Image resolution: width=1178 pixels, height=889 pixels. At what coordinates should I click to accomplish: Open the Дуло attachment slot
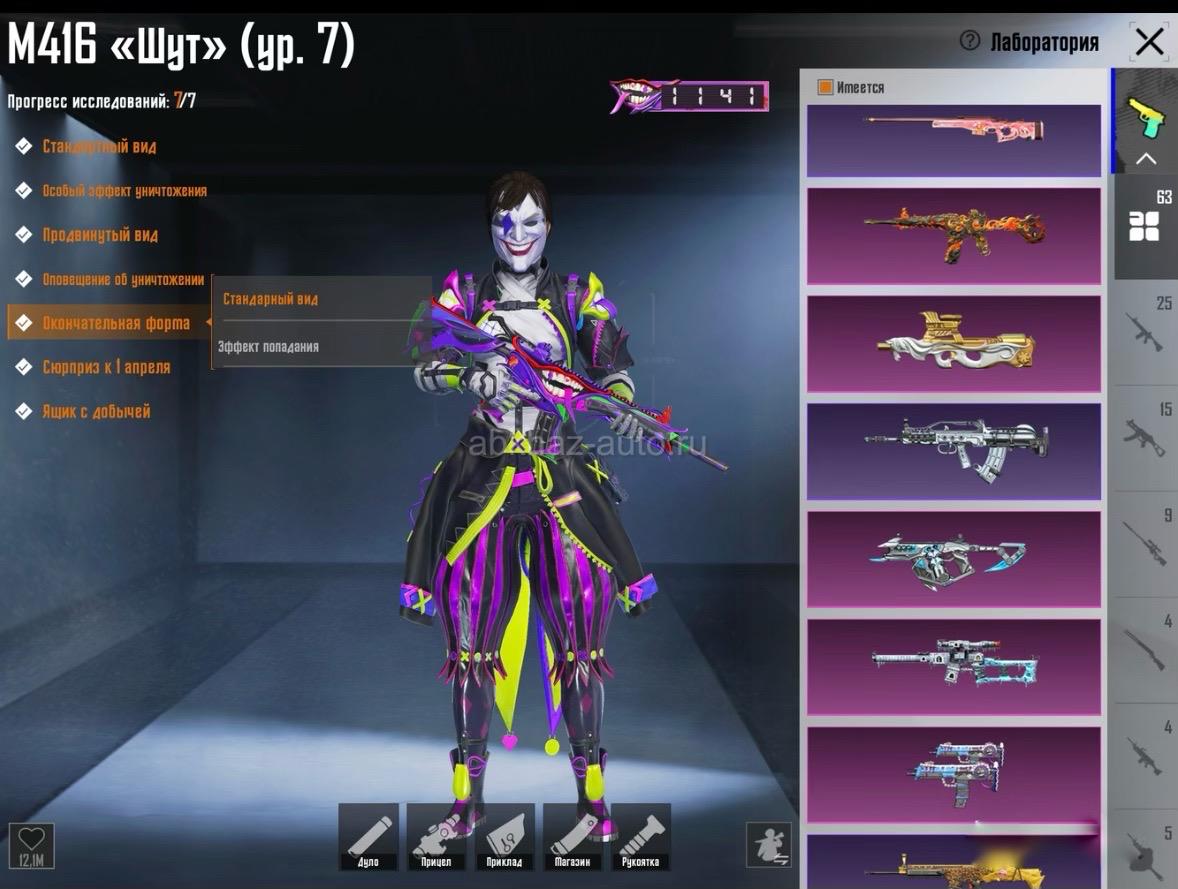(368, 836)
